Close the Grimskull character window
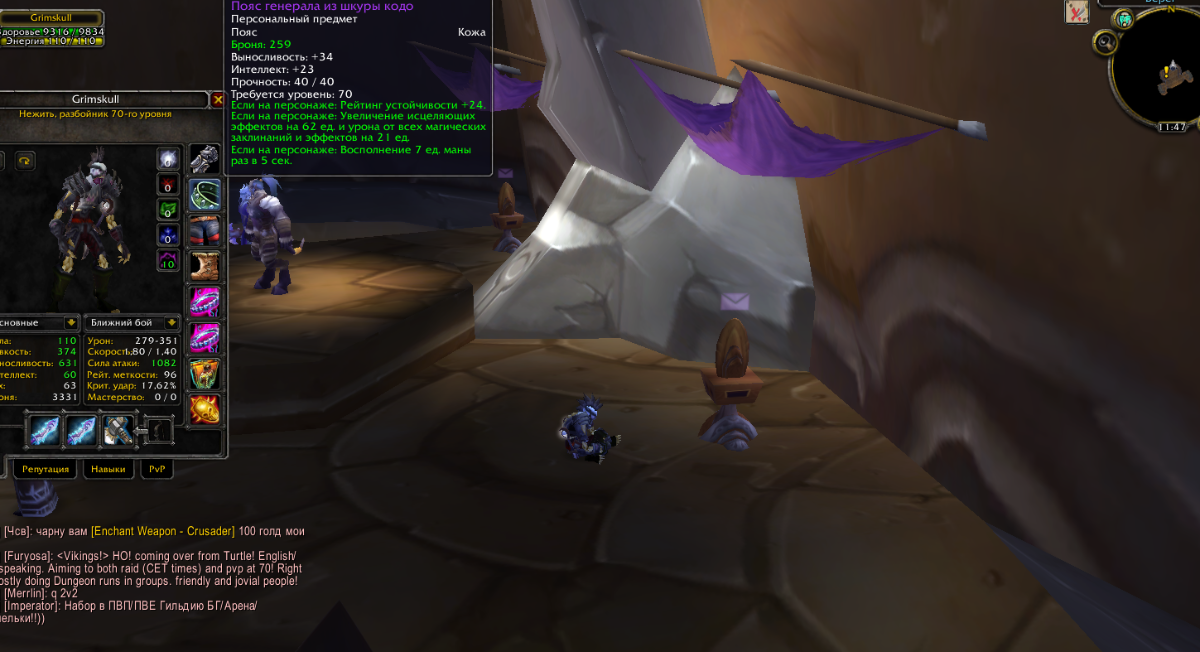This screenshot has width=1200, height=652. 218,100
